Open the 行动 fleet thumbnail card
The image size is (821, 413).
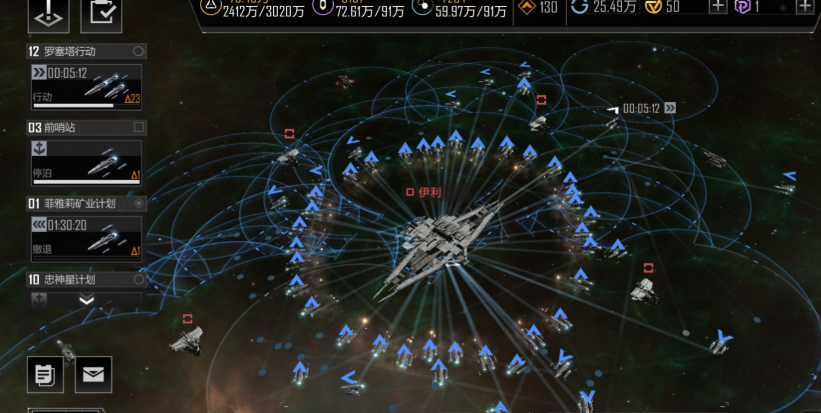click(86, 86)
